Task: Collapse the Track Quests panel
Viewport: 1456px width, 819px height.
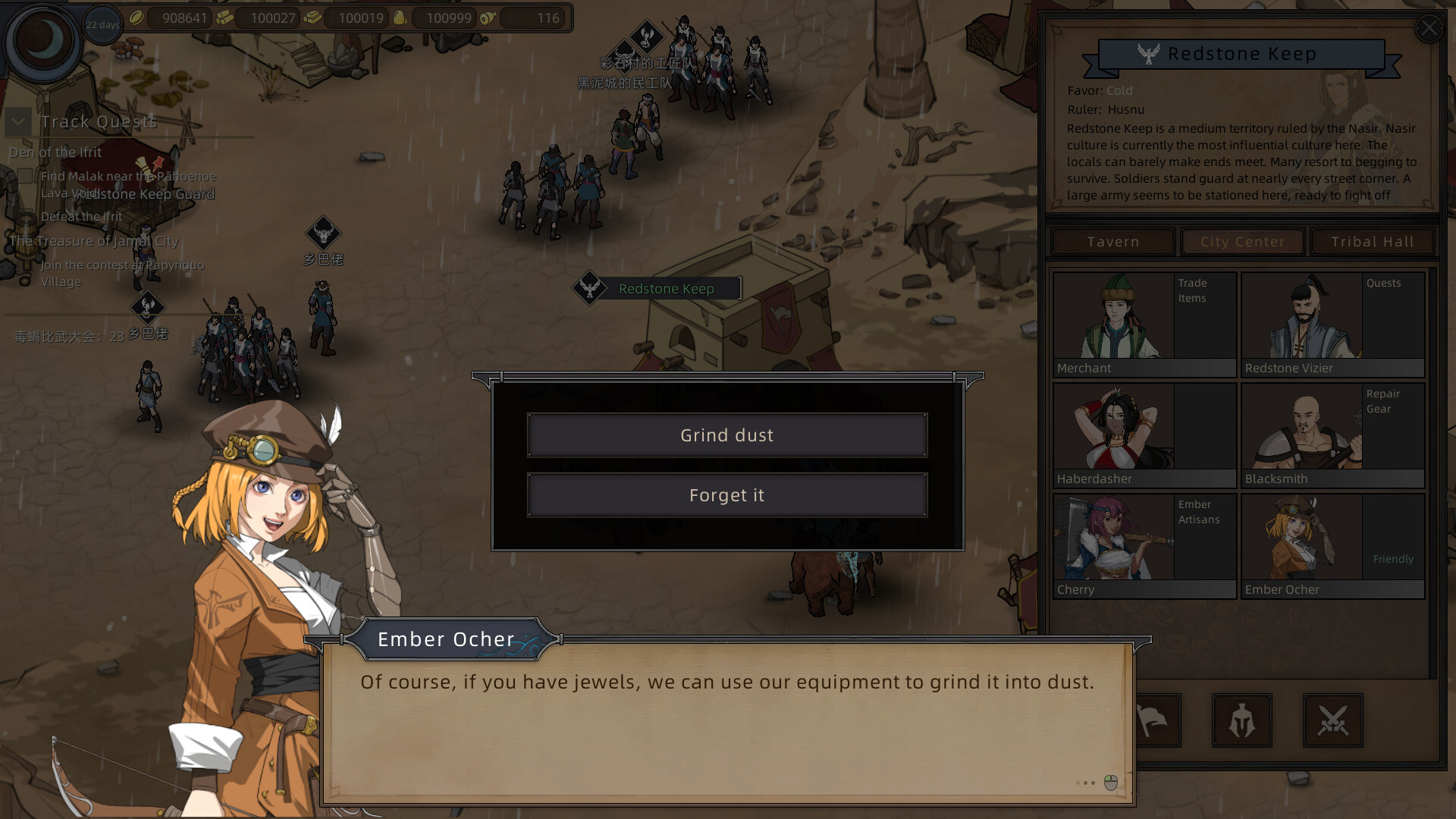Action: coord(17,121)
